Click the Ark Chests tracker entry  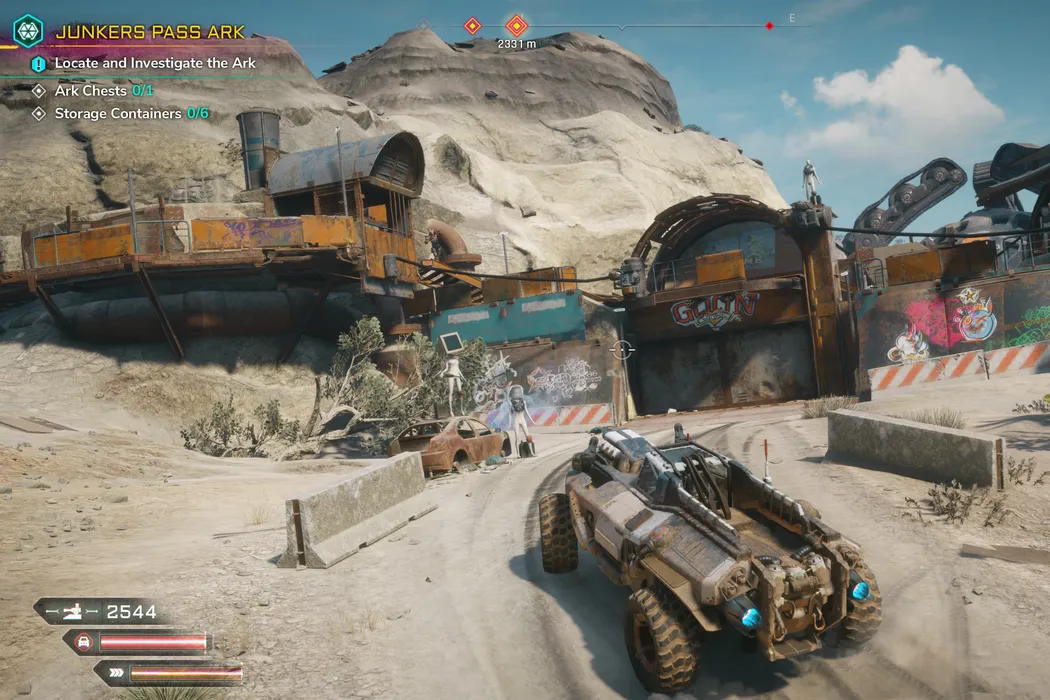[95, 90]
